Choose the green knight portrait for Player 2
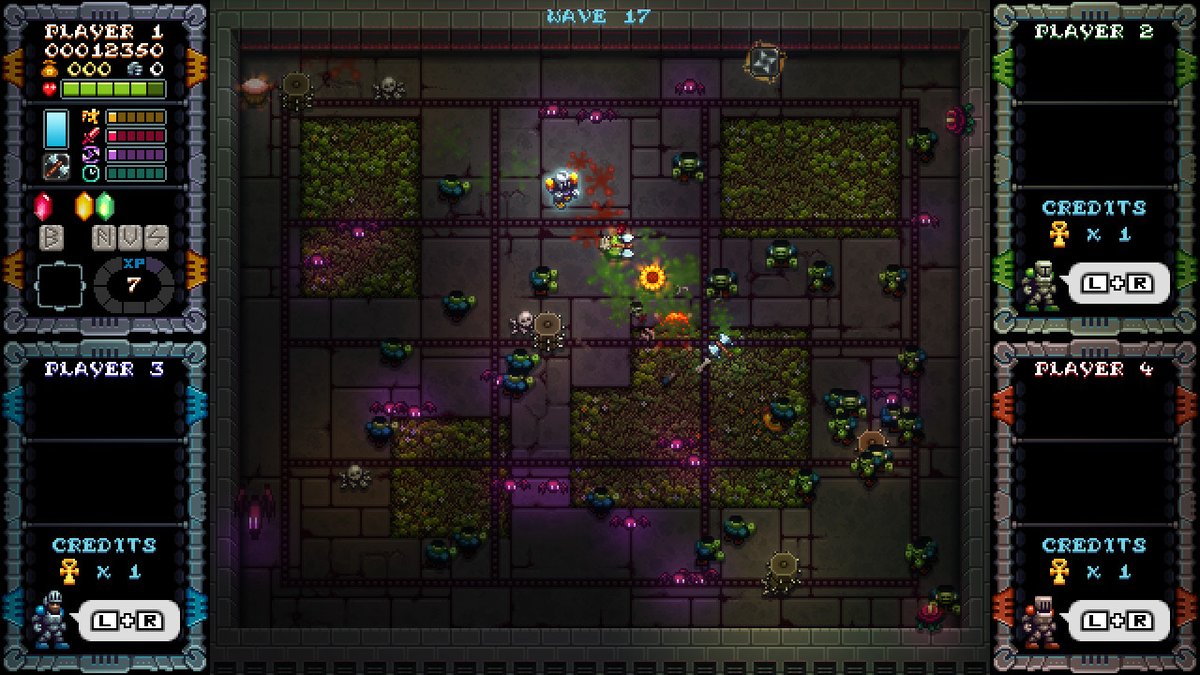Image resolution: width=1200 pixels, height=675 pixels. click(x=1040, y=283)
